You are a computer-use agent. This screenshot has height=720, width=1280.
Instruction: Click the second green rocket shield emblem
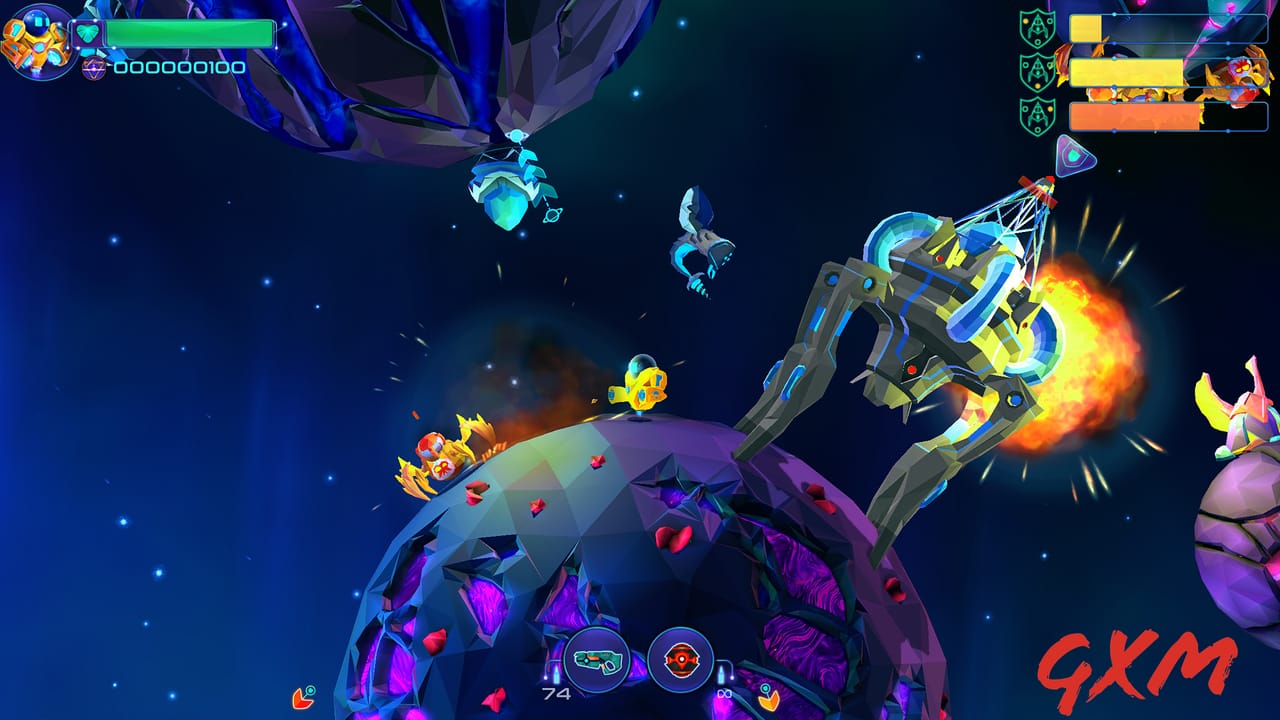point(1037,70)
